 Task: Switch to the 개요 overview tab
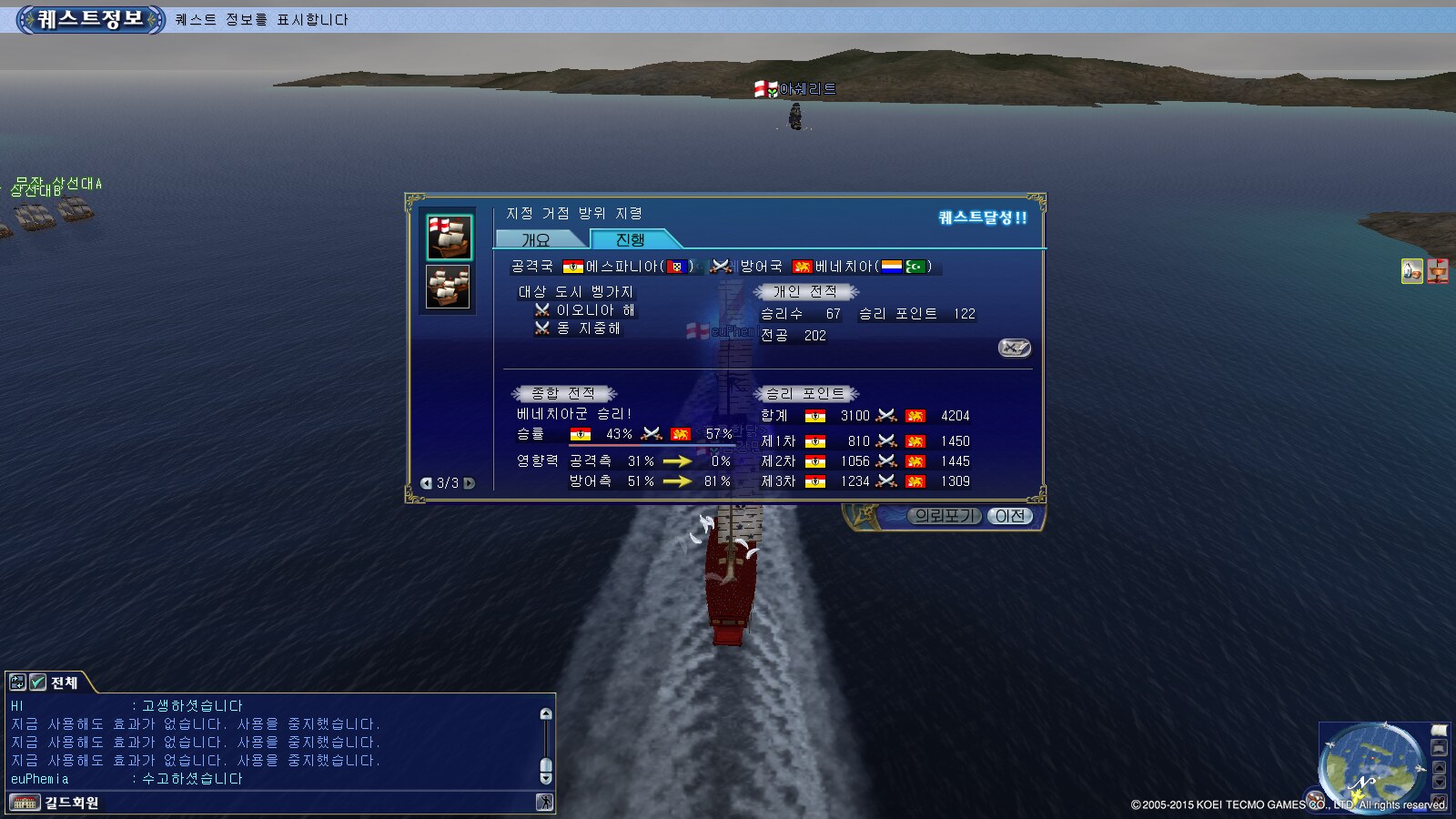point(537,239)
